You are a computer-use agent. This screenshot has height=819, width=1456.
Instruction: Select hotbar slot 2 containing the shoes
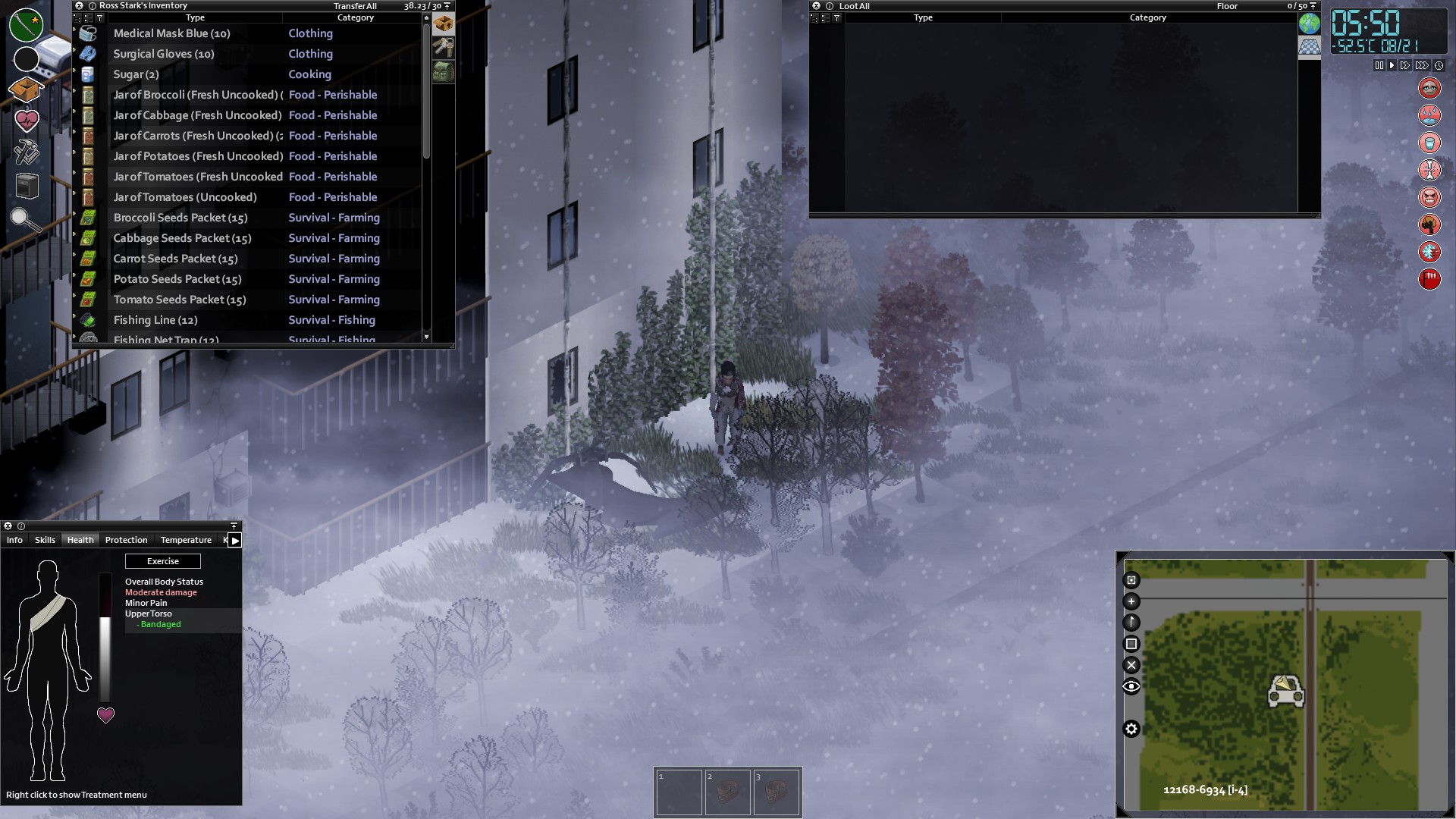coord(728,792)
